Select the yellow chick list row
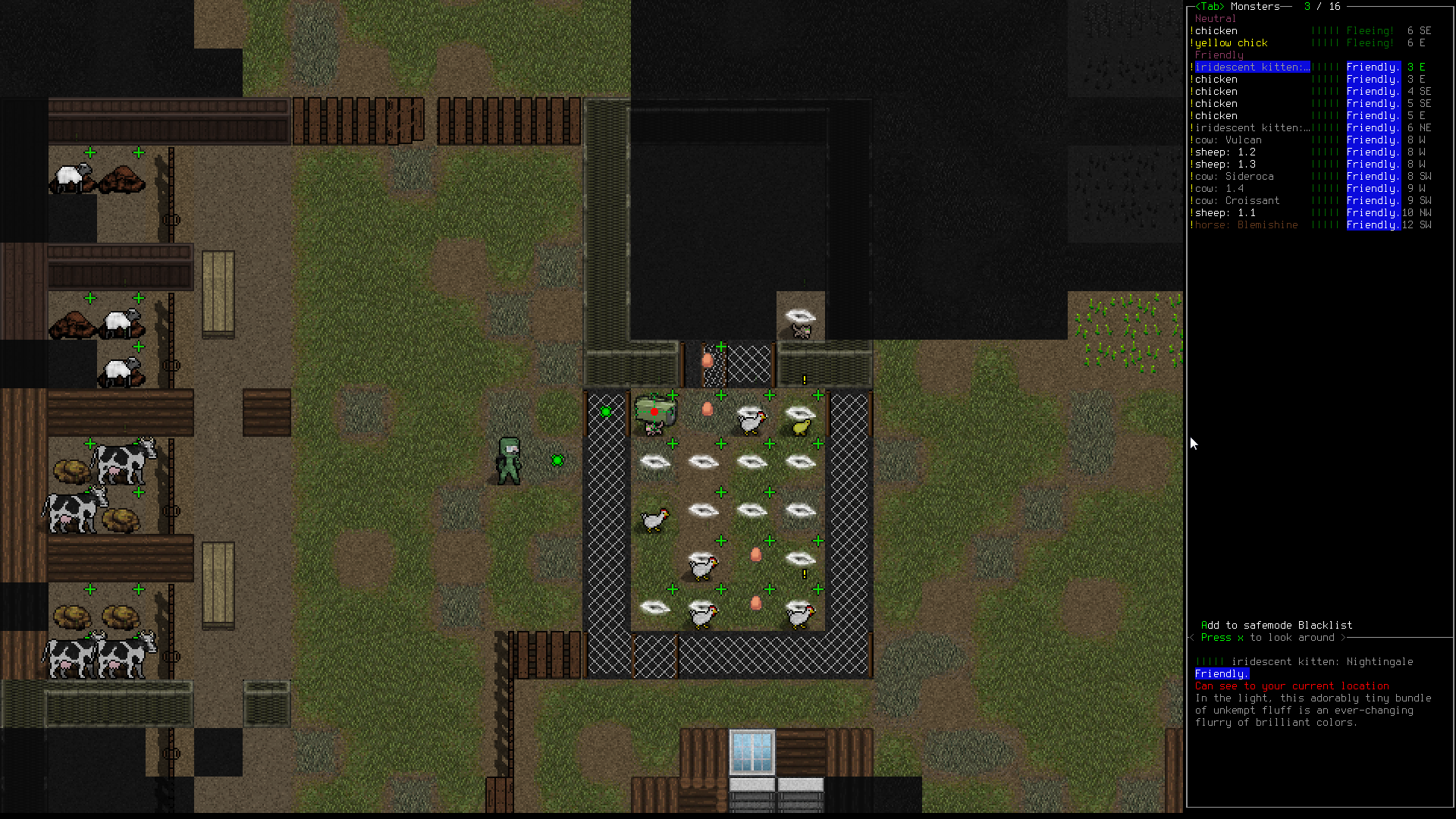Screen dimensions: 1456x819 click(1232, 43)
